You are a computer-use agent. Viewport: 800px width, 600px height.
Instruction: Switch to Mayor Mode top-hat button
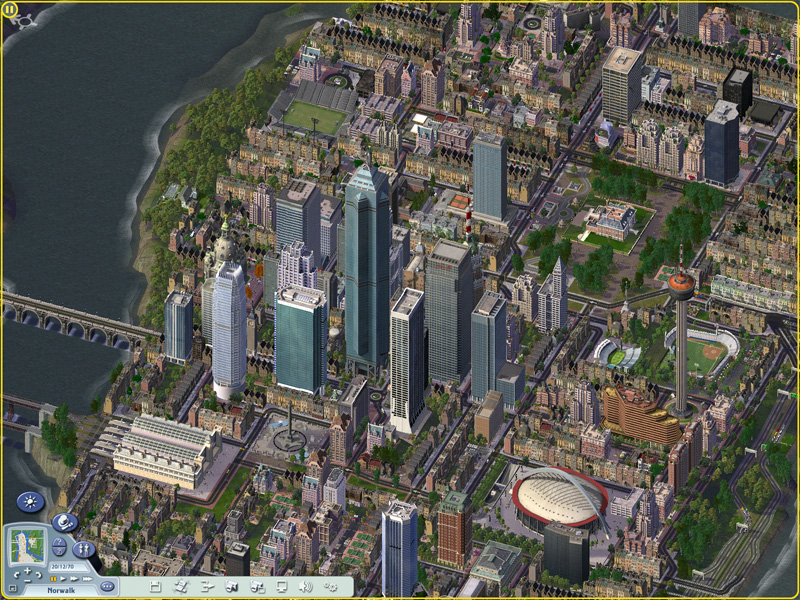coord(64,523)
